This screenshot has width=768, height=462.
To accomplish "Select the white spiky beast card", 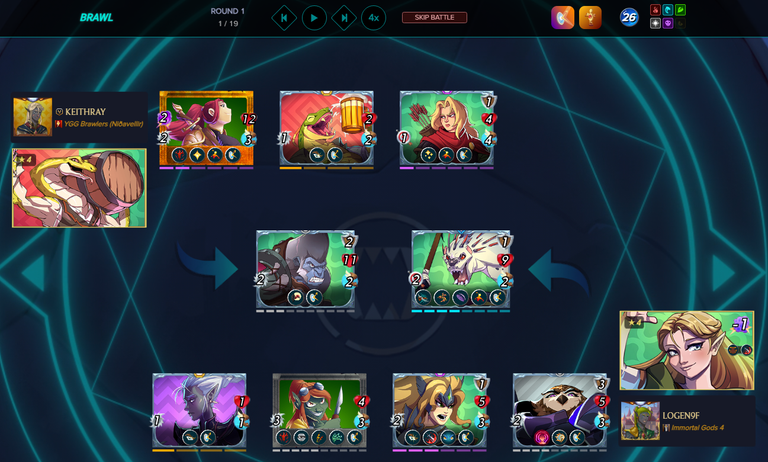I will pos(461,268).
